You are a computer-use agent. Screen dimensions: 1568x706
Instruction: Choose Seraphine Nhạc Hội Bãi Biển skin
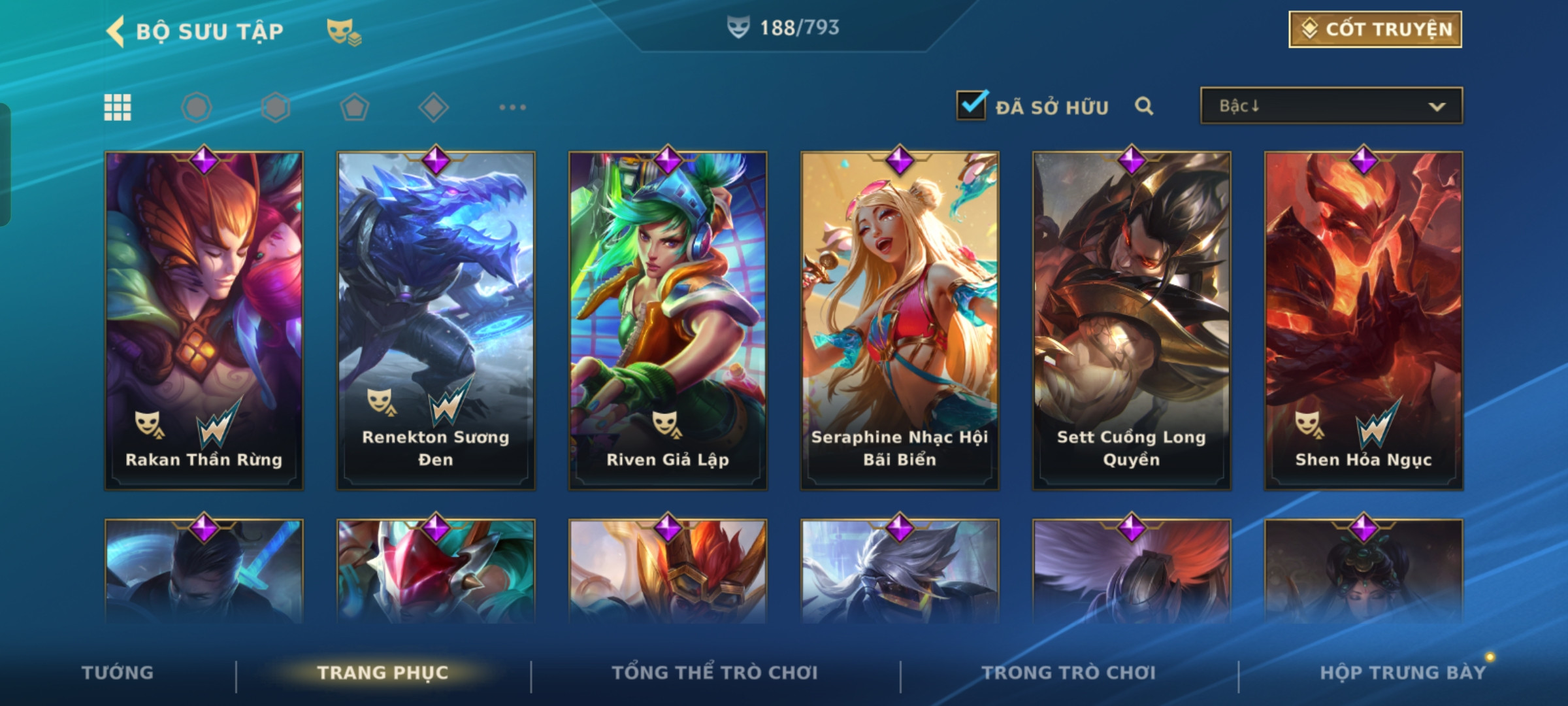coord(900,320)
